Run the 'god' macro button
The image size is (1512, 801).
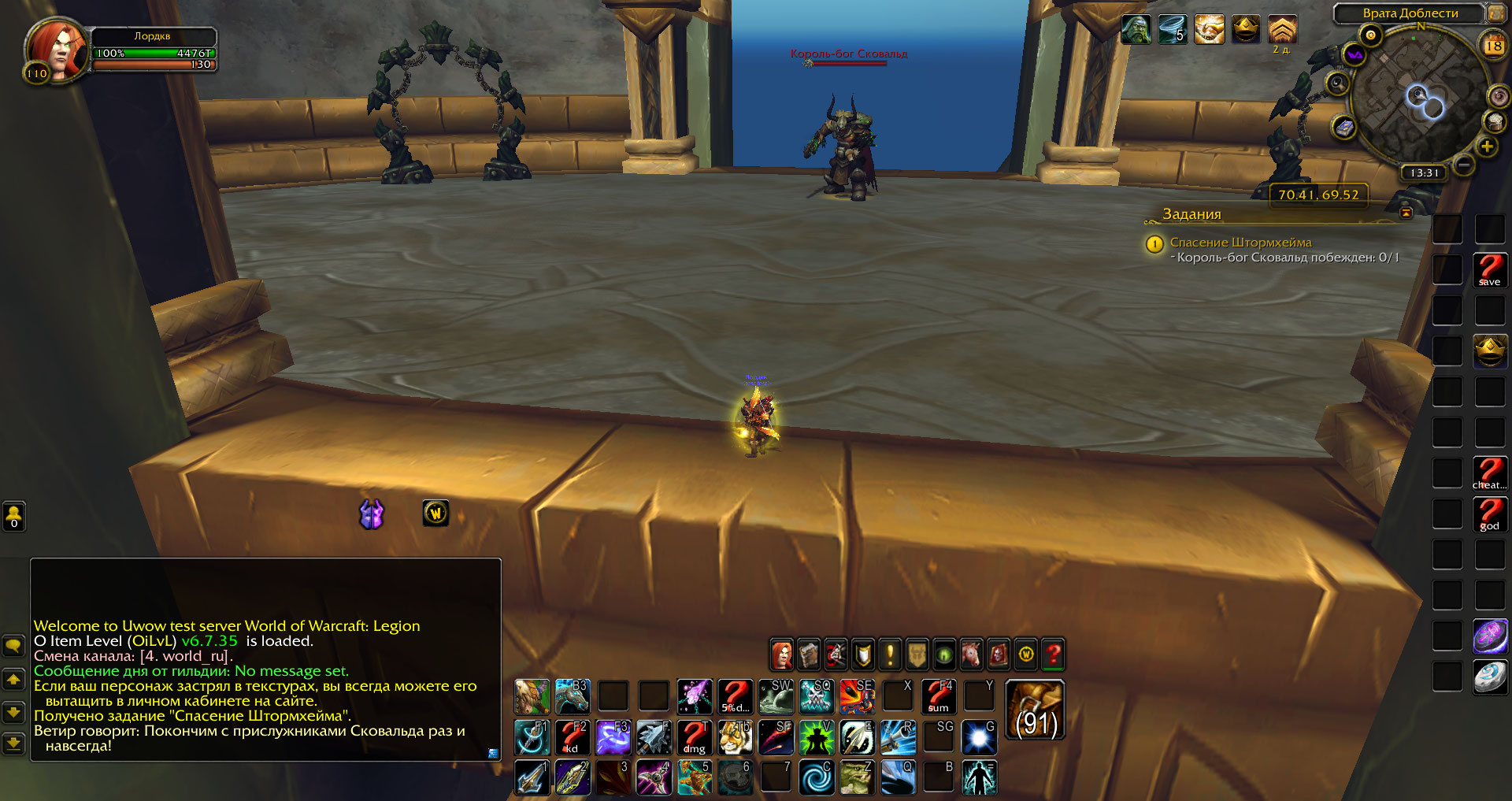click(x=1489, y=514)
